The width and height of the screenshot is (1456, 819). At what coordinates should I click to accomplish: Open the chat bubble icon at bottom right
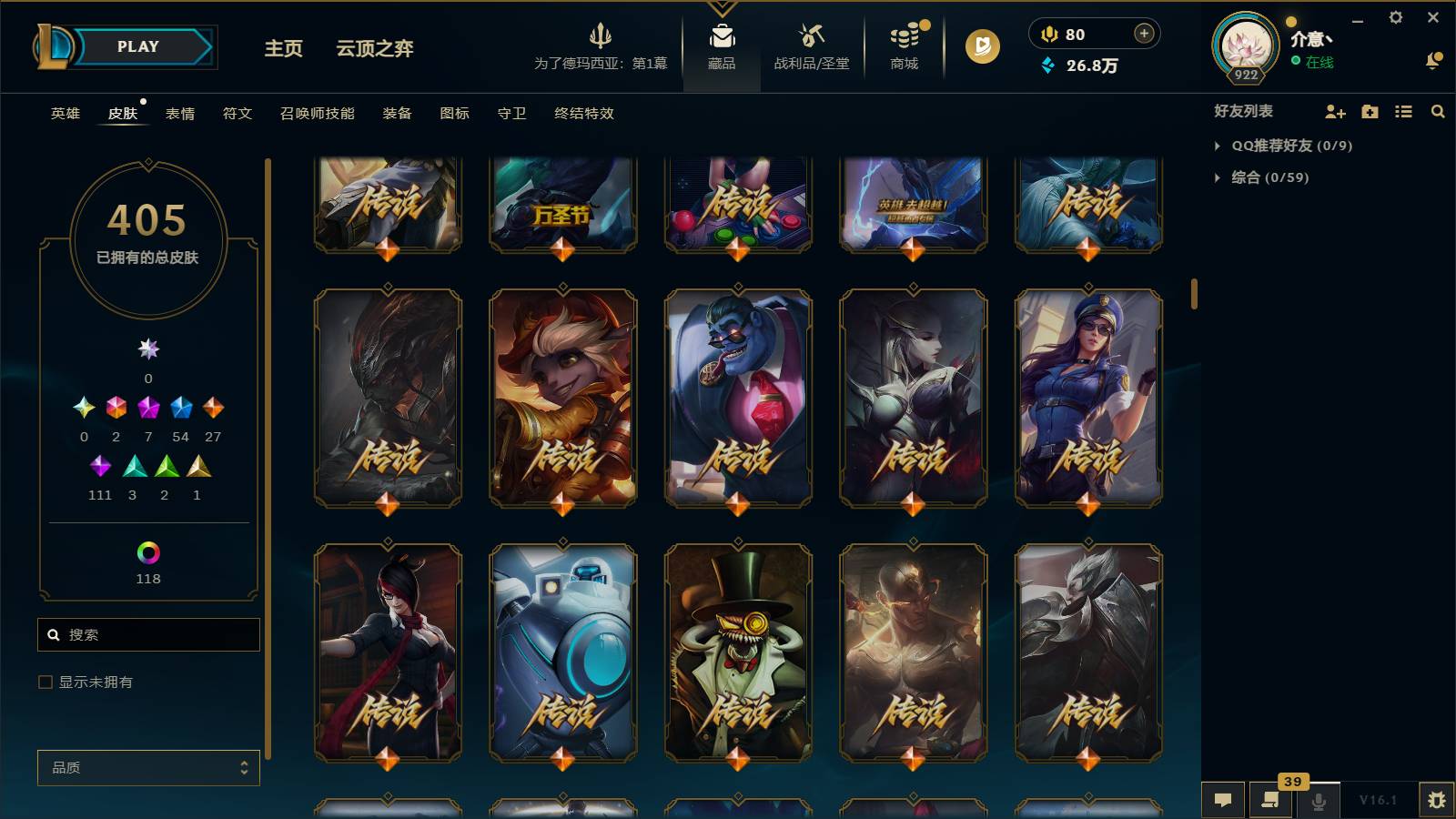point(1224,800)
